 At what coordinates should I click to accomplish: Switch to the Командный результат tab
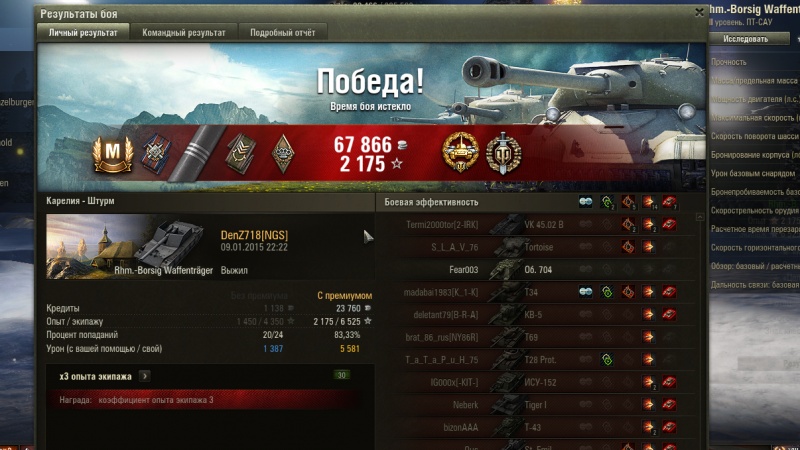coord(183,33)
